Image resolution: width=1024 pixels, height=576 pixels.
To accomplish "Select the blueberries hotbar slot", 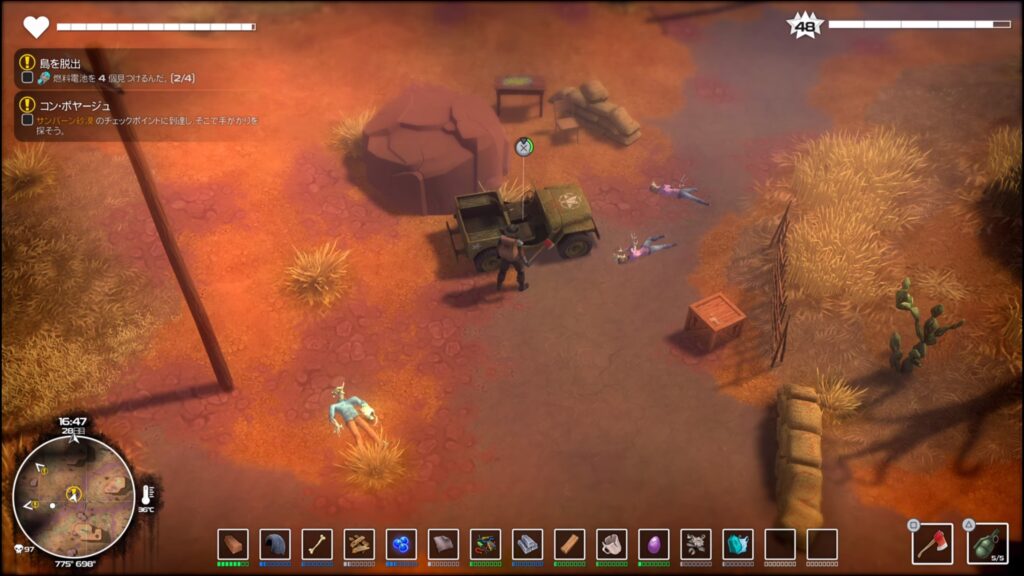I will pos(401,544).
